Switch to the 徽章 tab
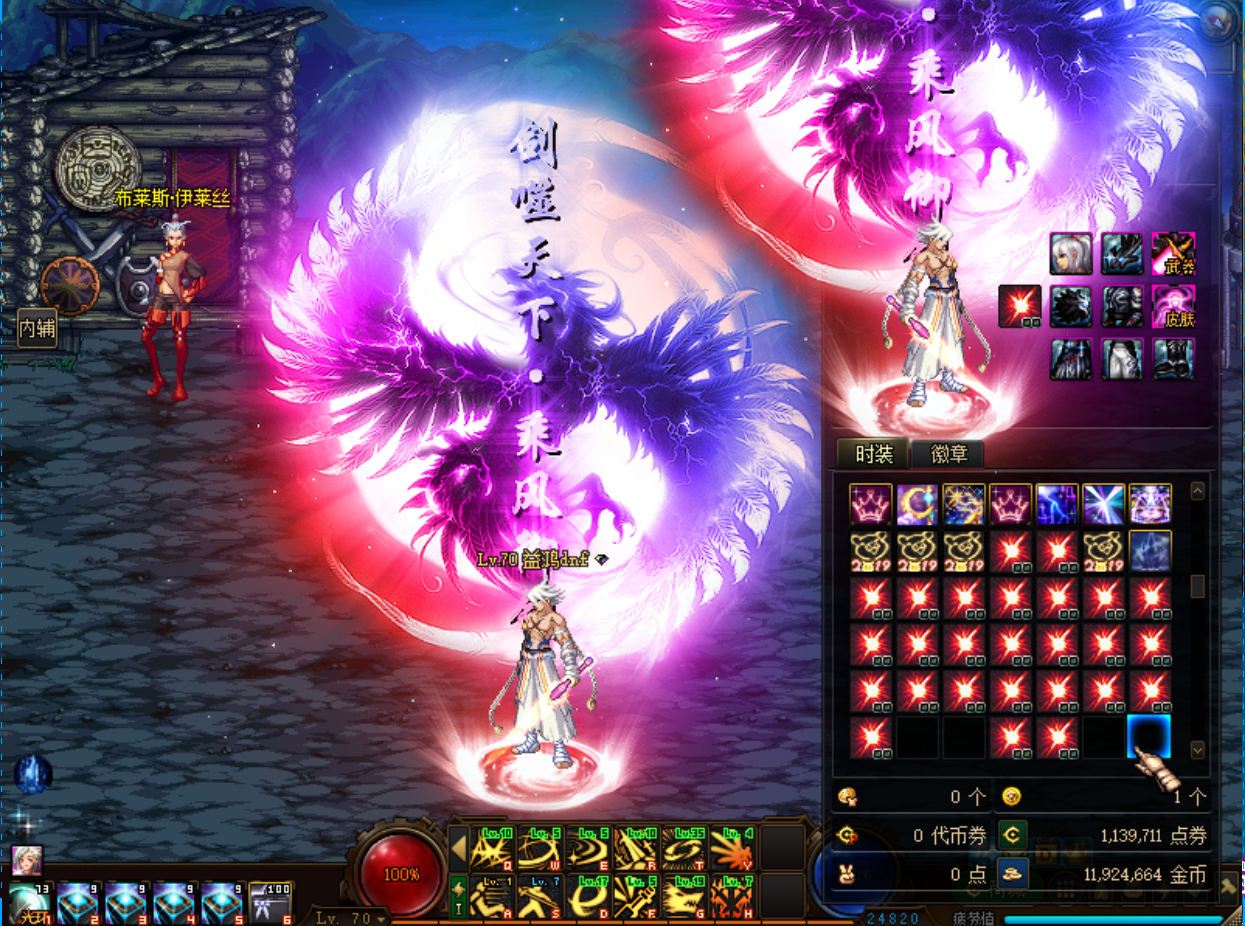1245x926 pixels. pos(948,454)
